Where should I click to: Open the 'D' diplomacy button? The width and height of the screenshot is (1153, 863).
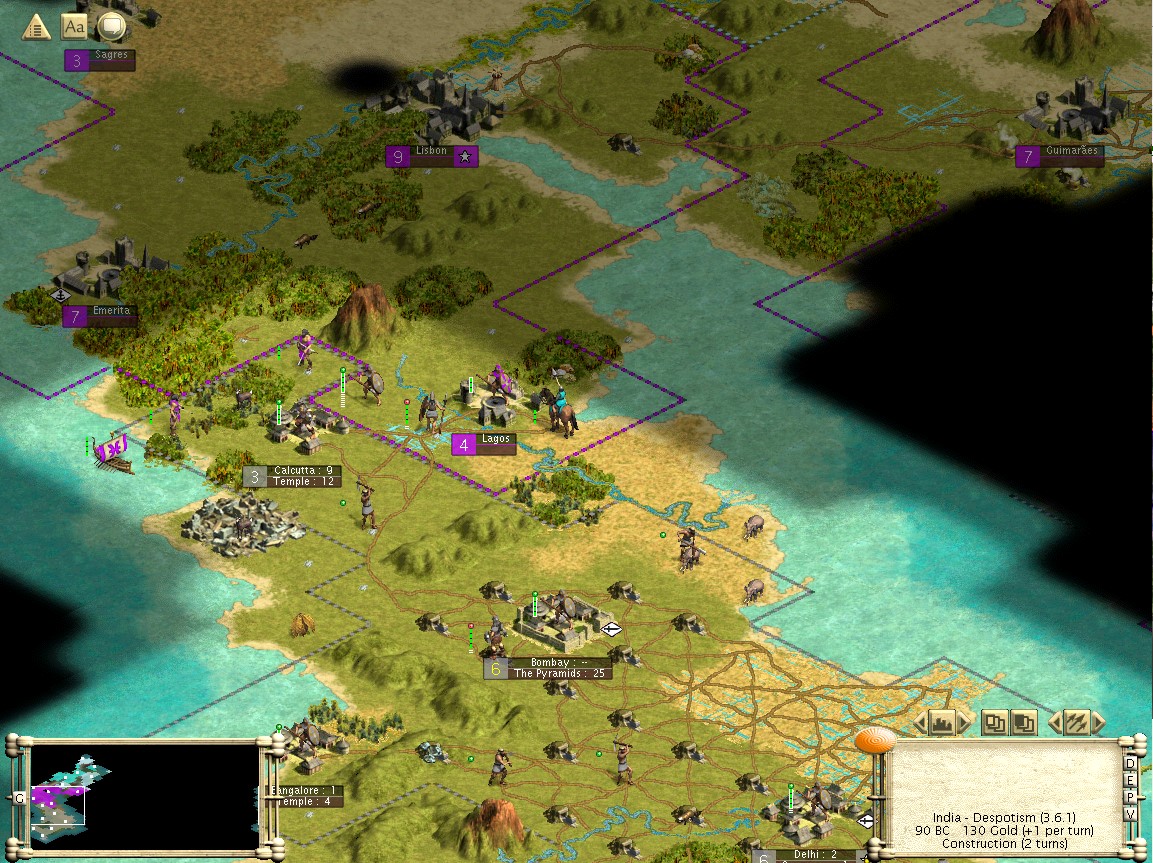[1131, 765]
